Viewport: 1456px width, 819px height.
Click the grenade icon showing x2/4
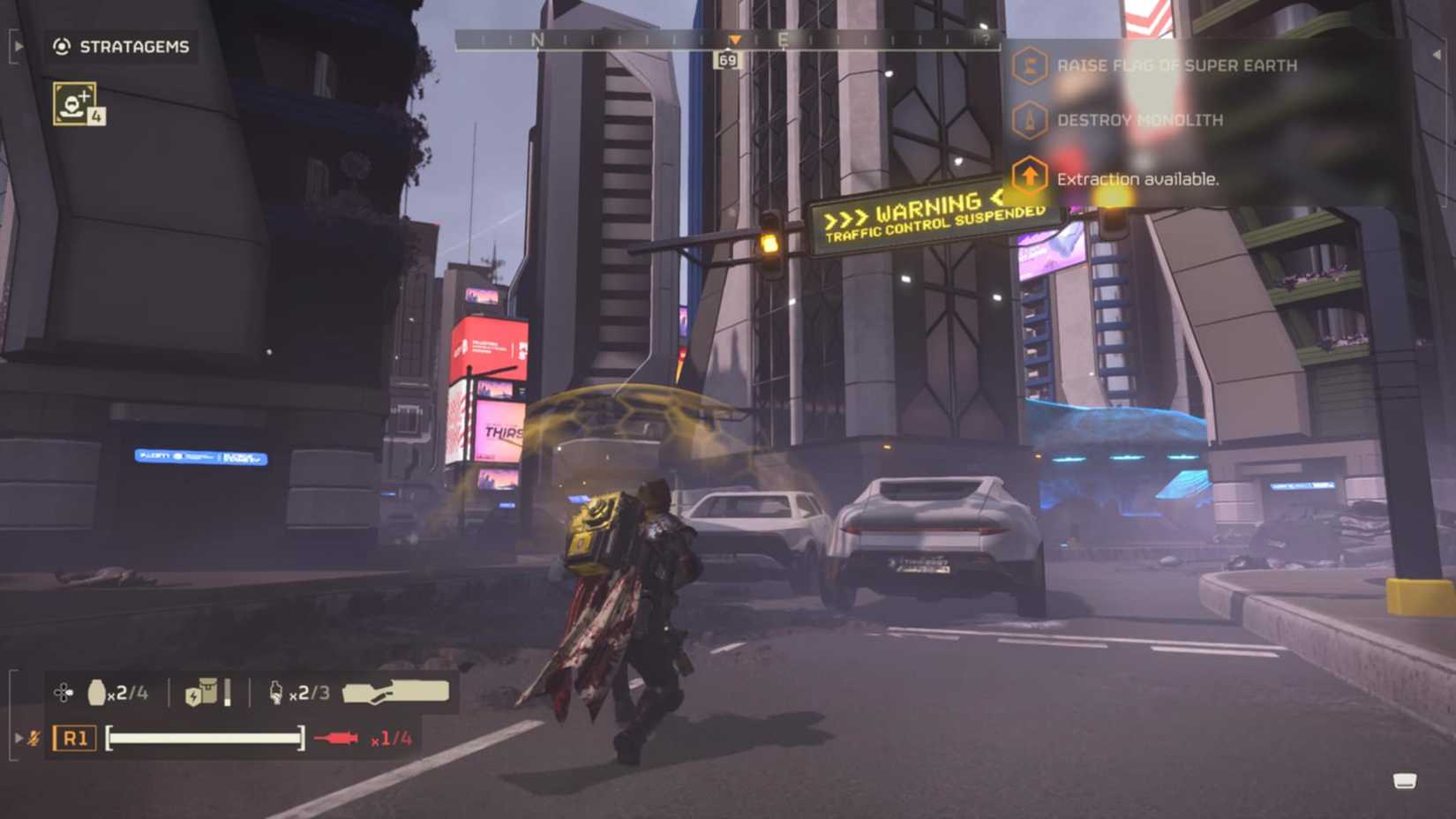click(x=97, y=693)
